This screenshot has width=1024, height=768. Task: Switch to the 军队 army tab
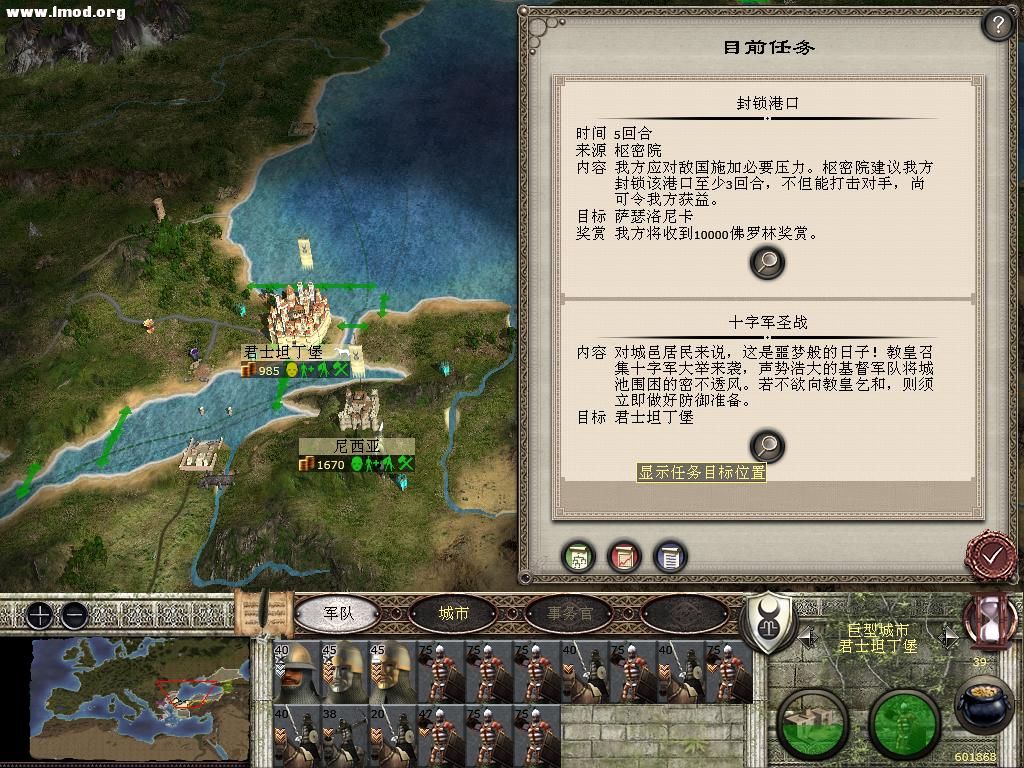(x=339, y=613)
